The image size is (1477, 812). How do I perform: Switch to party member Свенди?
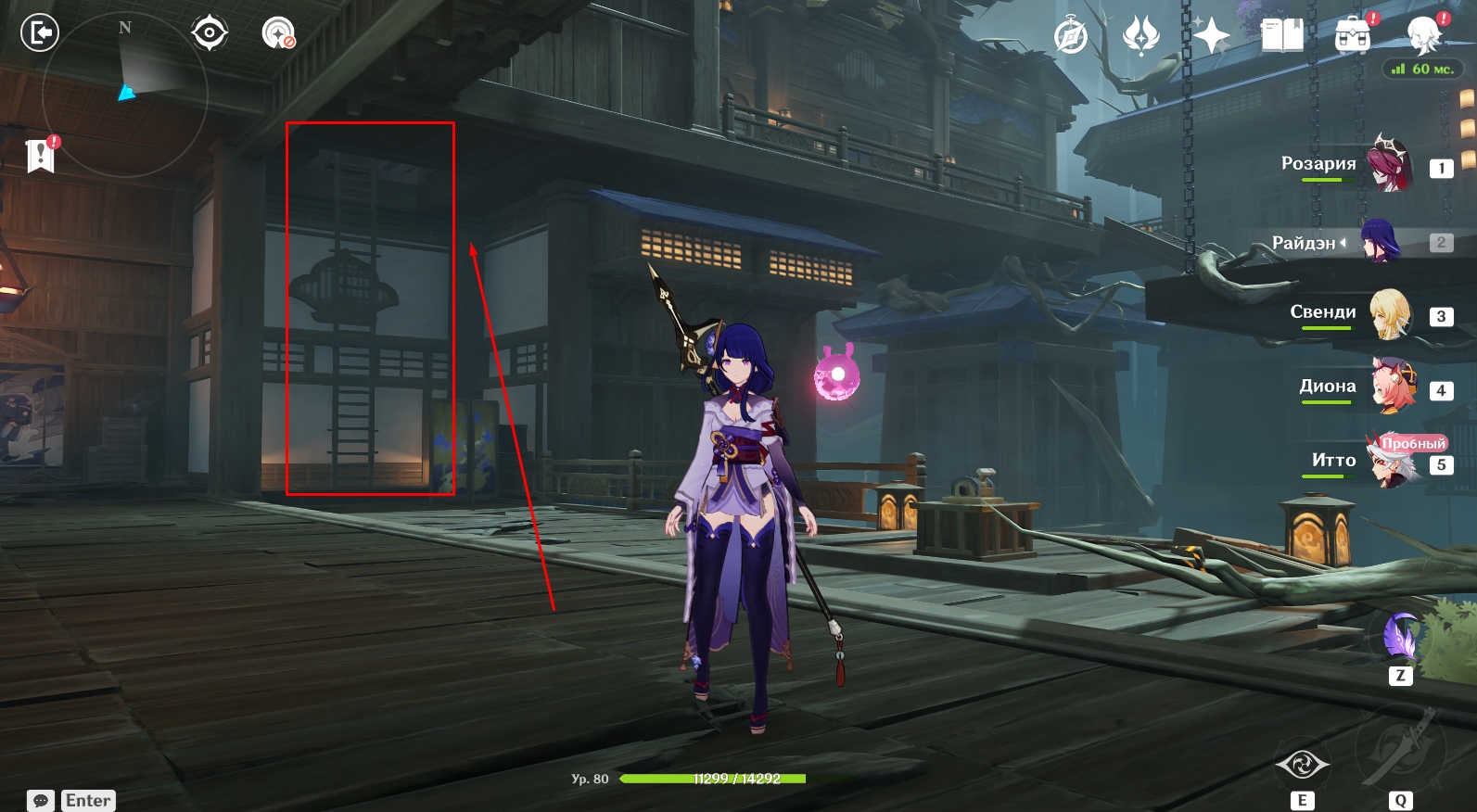coord(1389,313)
